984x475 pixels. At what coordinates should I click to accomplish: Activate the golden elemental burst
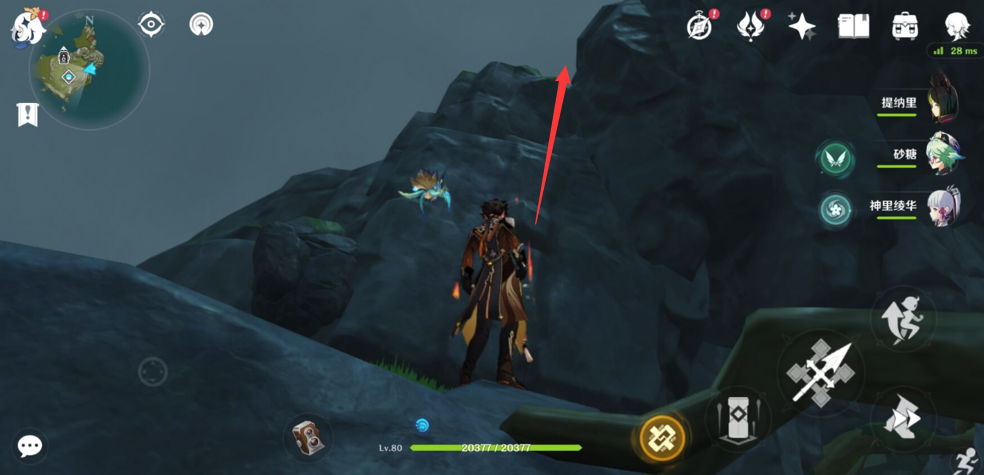(662, 436)
